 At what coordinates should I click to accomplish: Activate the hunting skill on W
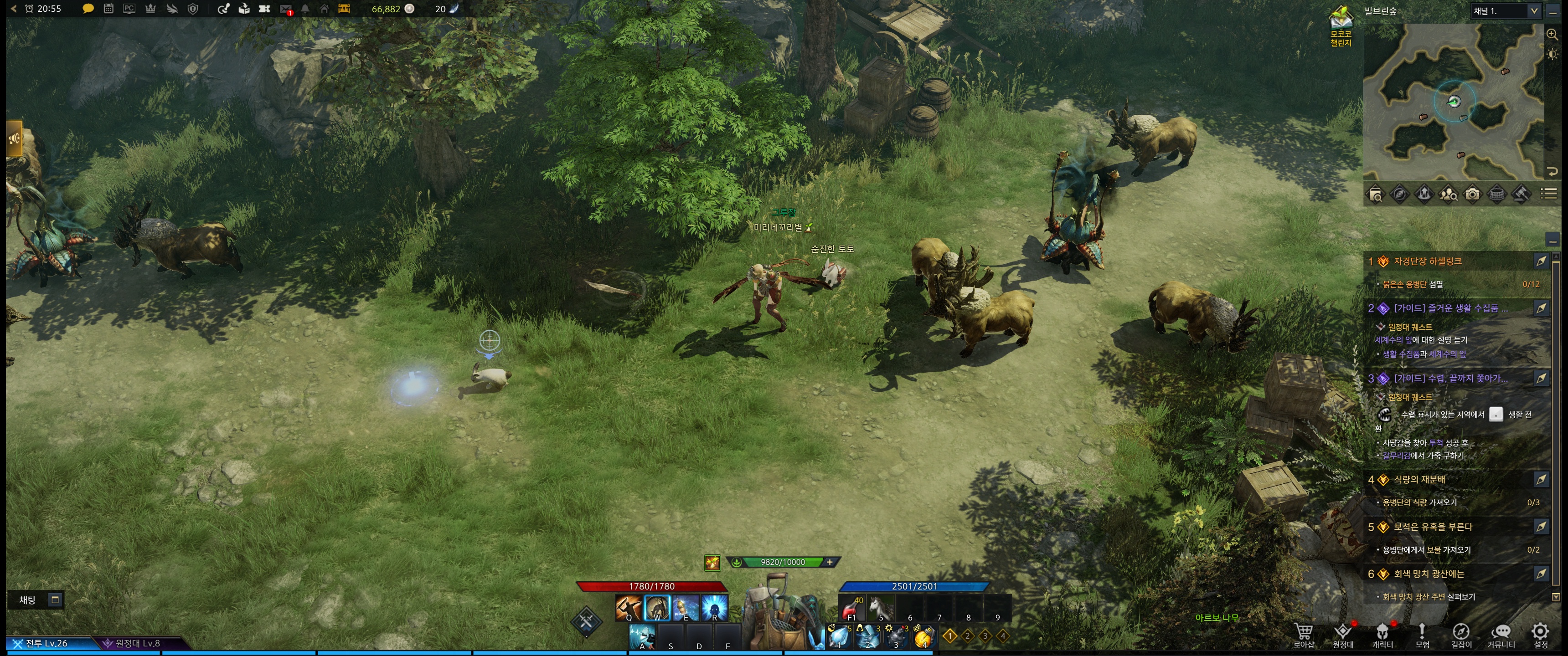pos(656,607)
